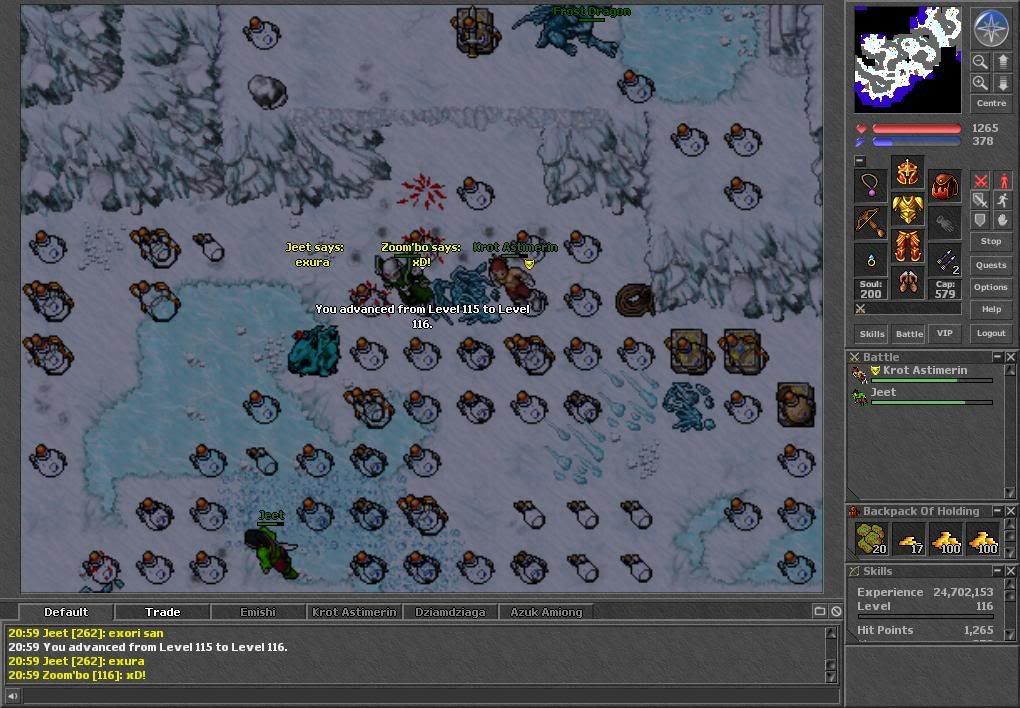This screenshot has height=708, width=1020.
Task: Select the stack of 20 item in backpack
Action: pos(872,538)
